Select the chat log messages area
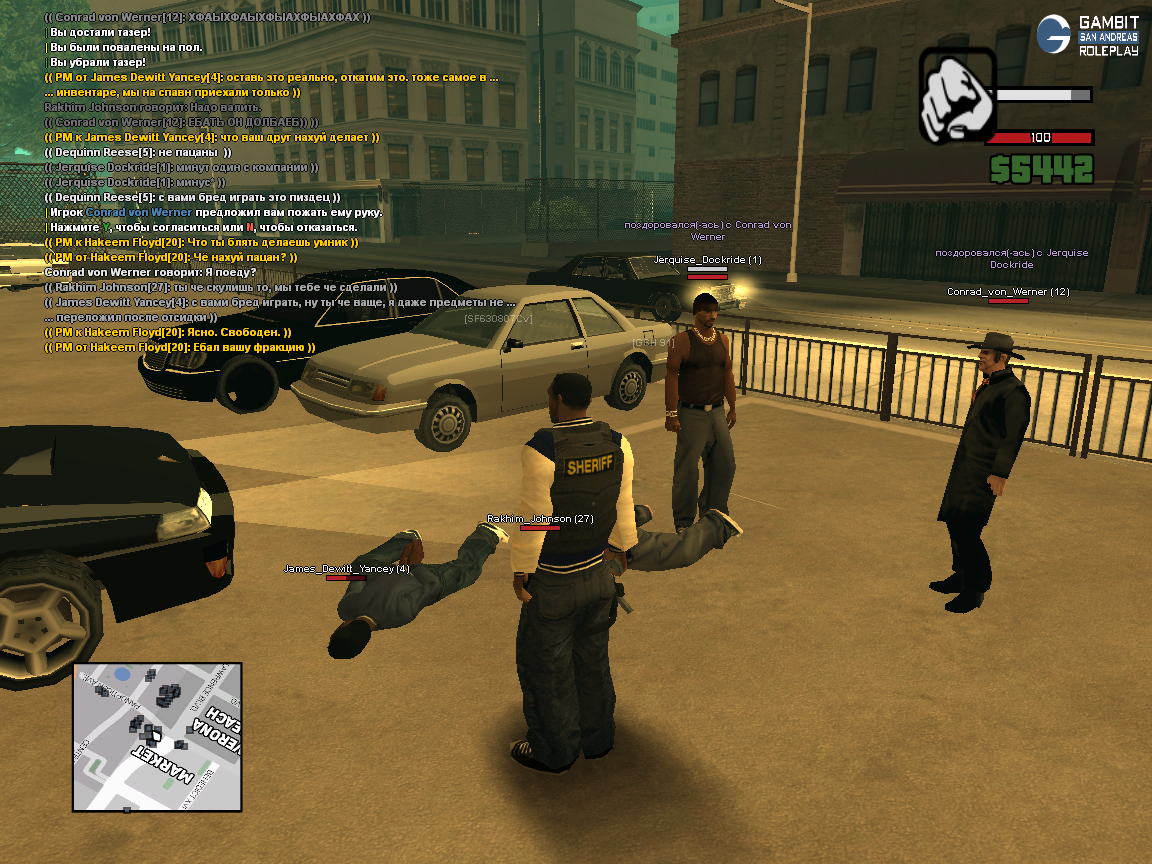Screen dimensions: 1152x864 pyautogui.click(x=270, y=182)
